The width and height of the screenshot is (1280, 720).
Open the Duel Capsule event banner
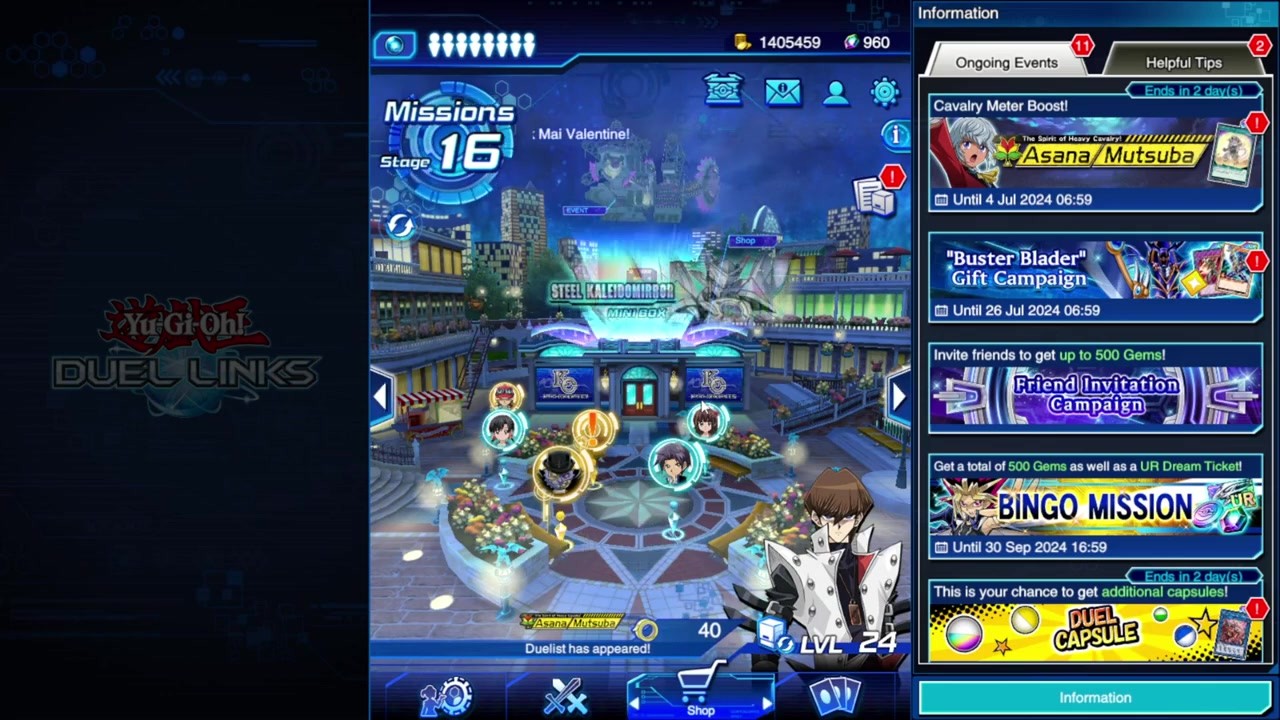pyautogui.click(x=1095, y=623)
